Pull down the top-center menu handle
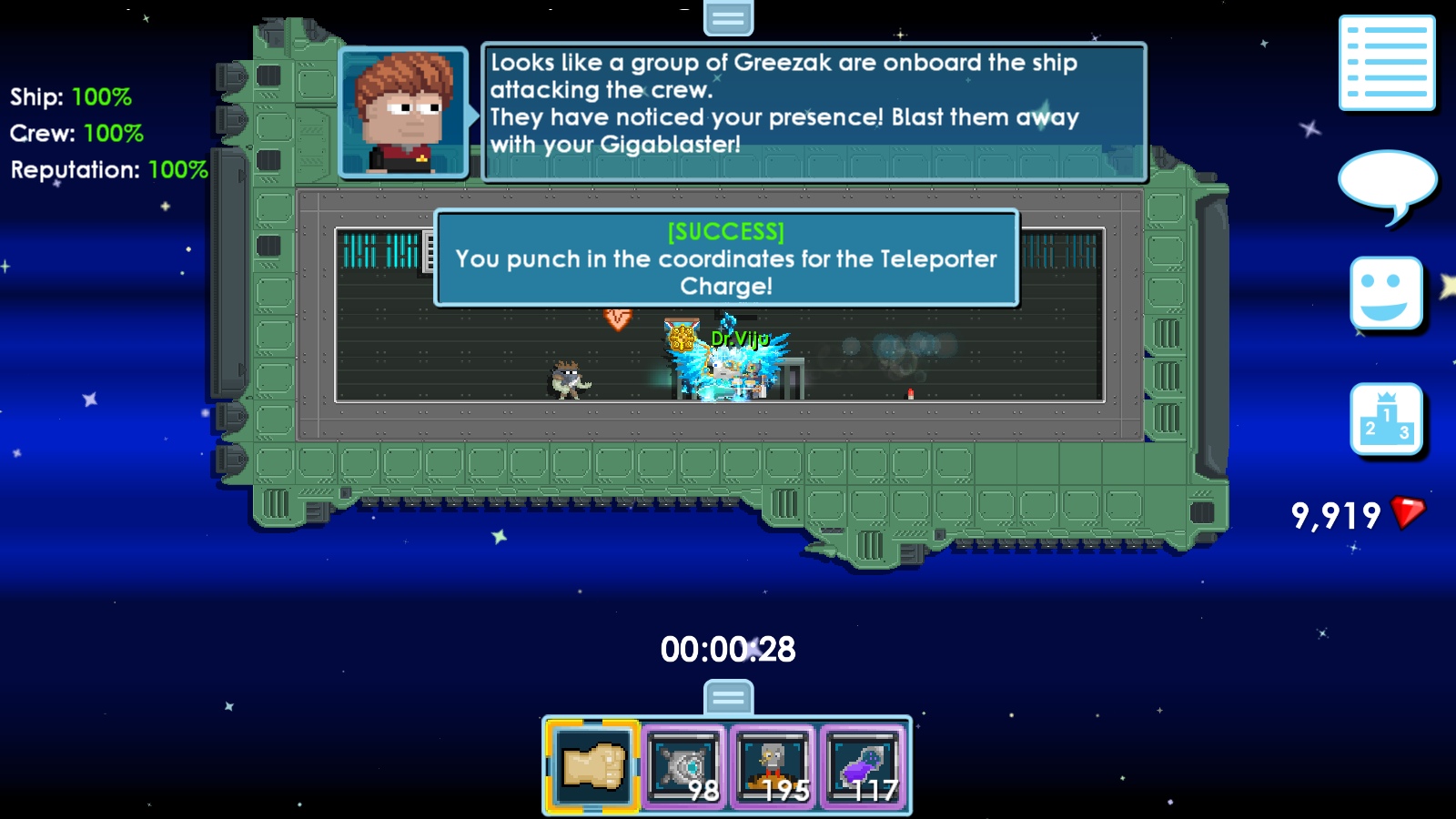The image size is (1456, 819). pos(728,17)
